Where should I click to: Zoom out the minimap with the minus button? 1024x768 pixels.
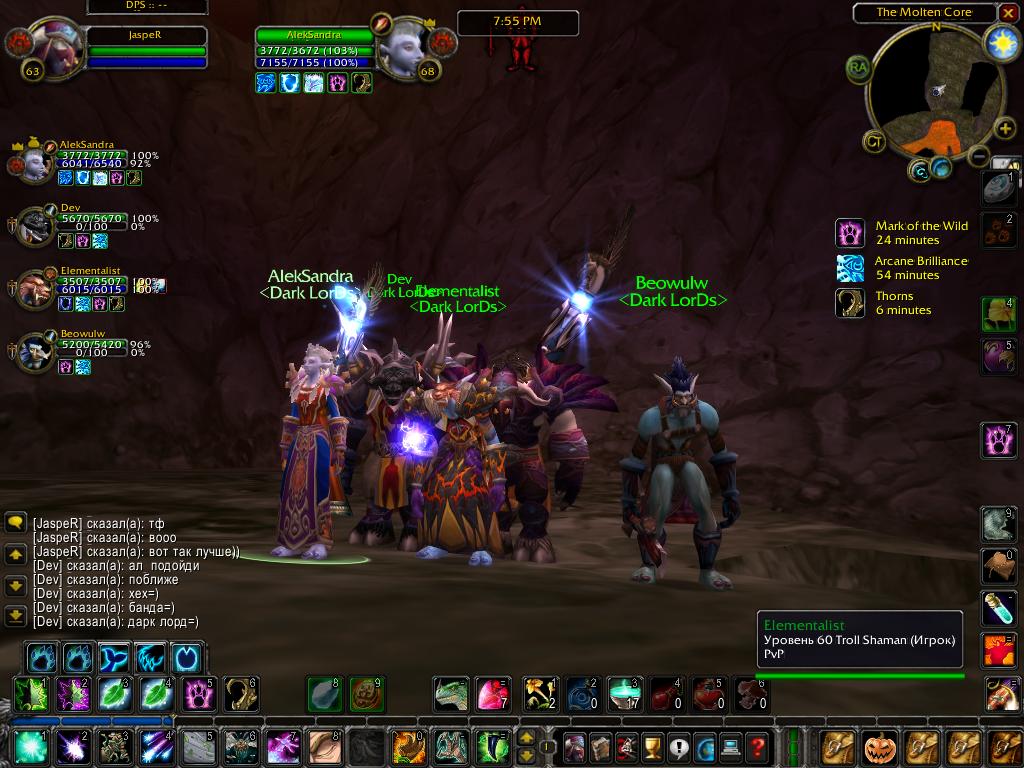click(979, 157)
